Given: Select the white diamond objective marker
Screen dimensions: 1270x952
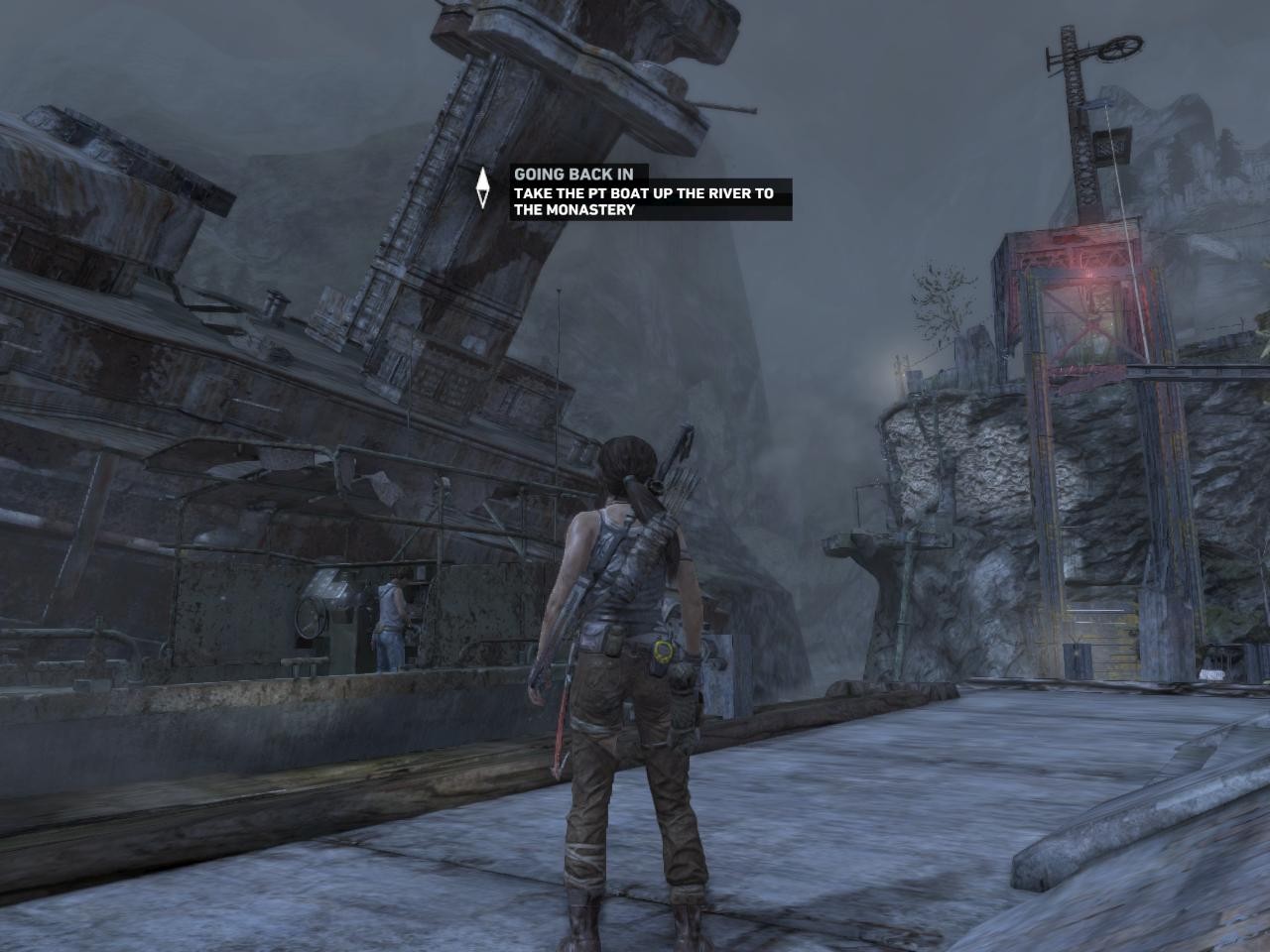Looking at the screenshot, I should point(483,187).
